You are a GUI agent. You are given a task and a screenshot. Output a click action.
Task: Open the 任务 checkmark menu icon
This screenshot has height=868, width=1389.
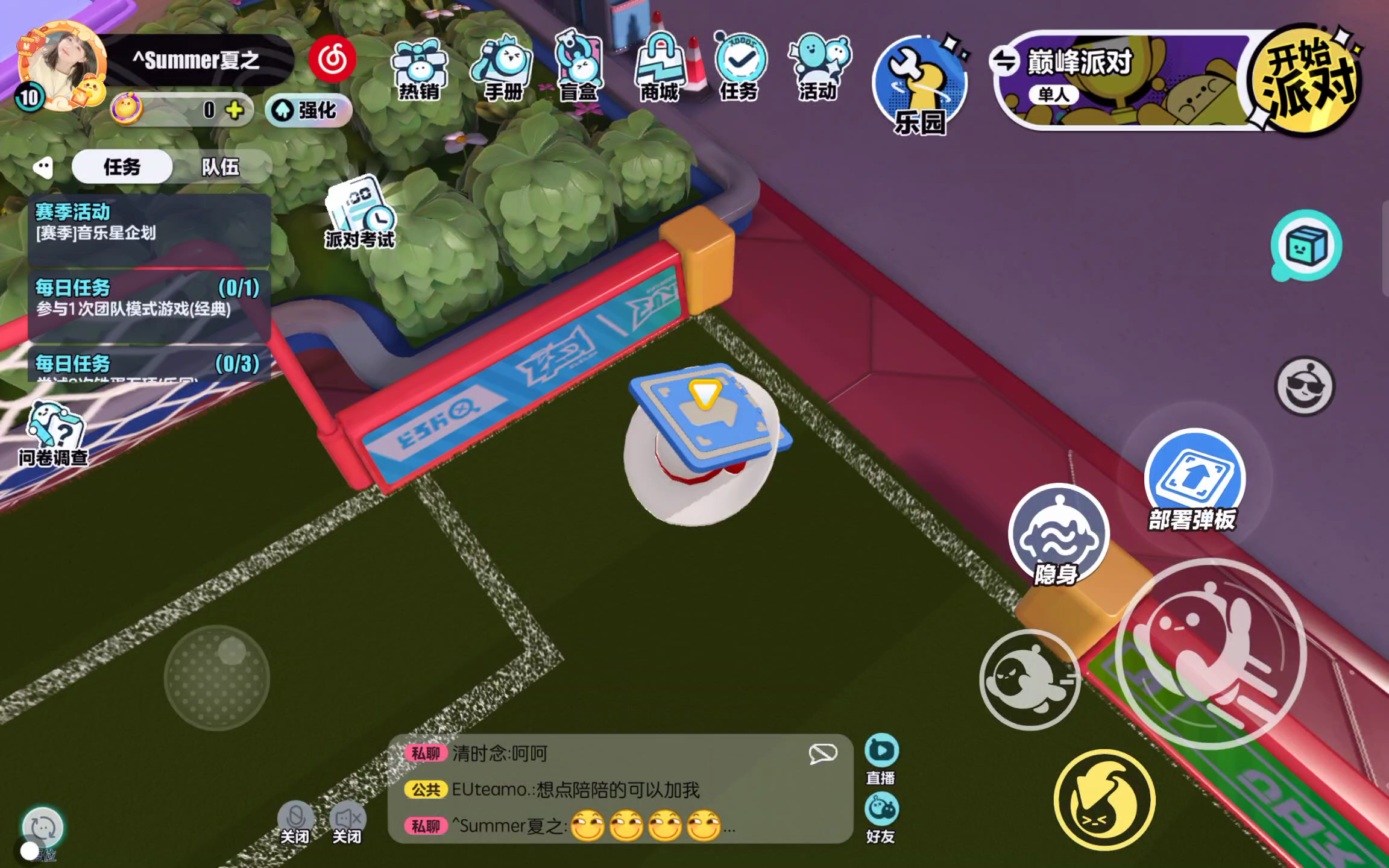pos(740,66)
